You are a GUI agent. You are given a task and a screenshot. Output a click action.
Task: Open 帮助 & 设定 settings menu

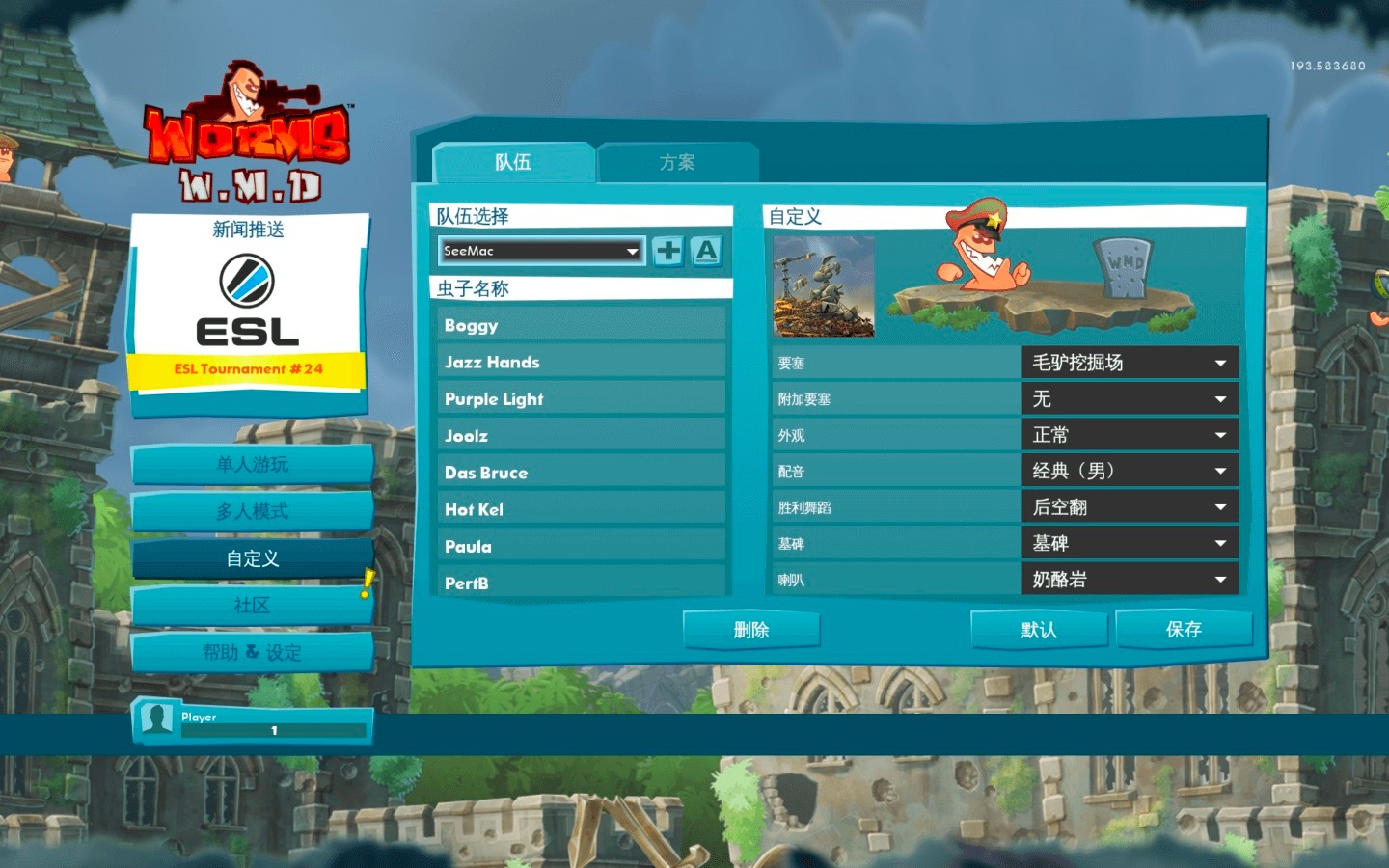pos(252,653)
